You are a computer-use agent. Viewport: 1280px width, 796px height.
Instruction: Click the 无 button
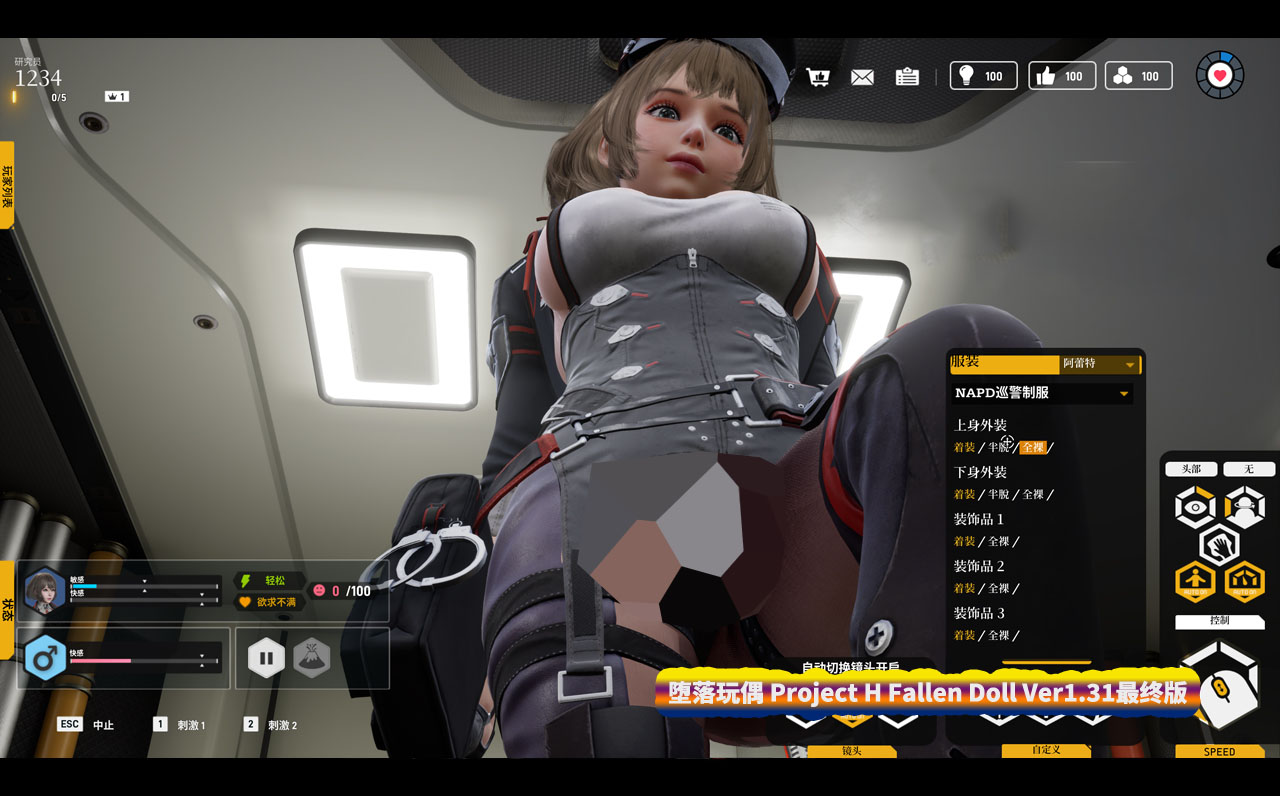point(1248,469)
